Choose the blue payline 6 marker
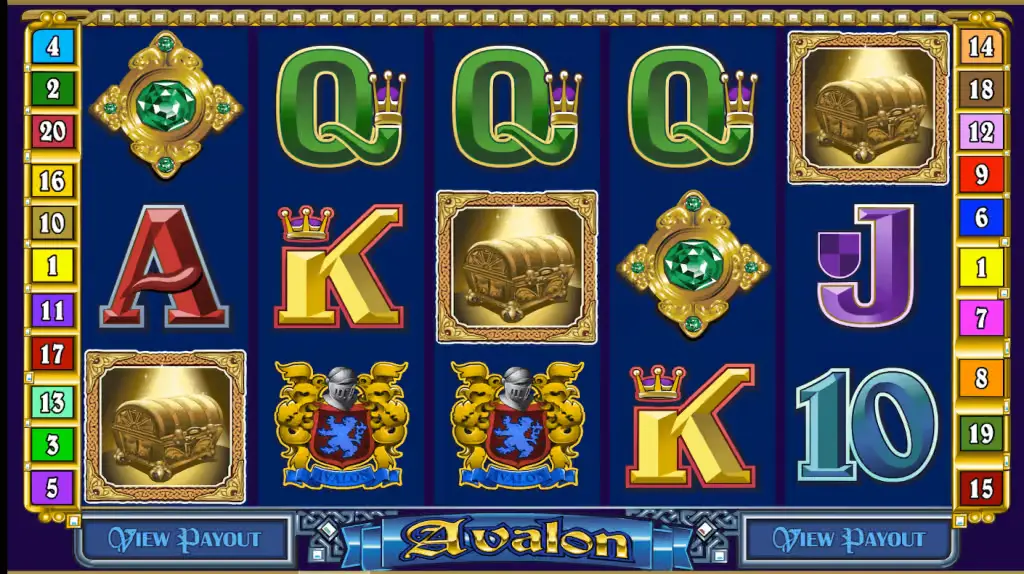Viewport: 1024px width, 574px height. (x=981, y=218)
